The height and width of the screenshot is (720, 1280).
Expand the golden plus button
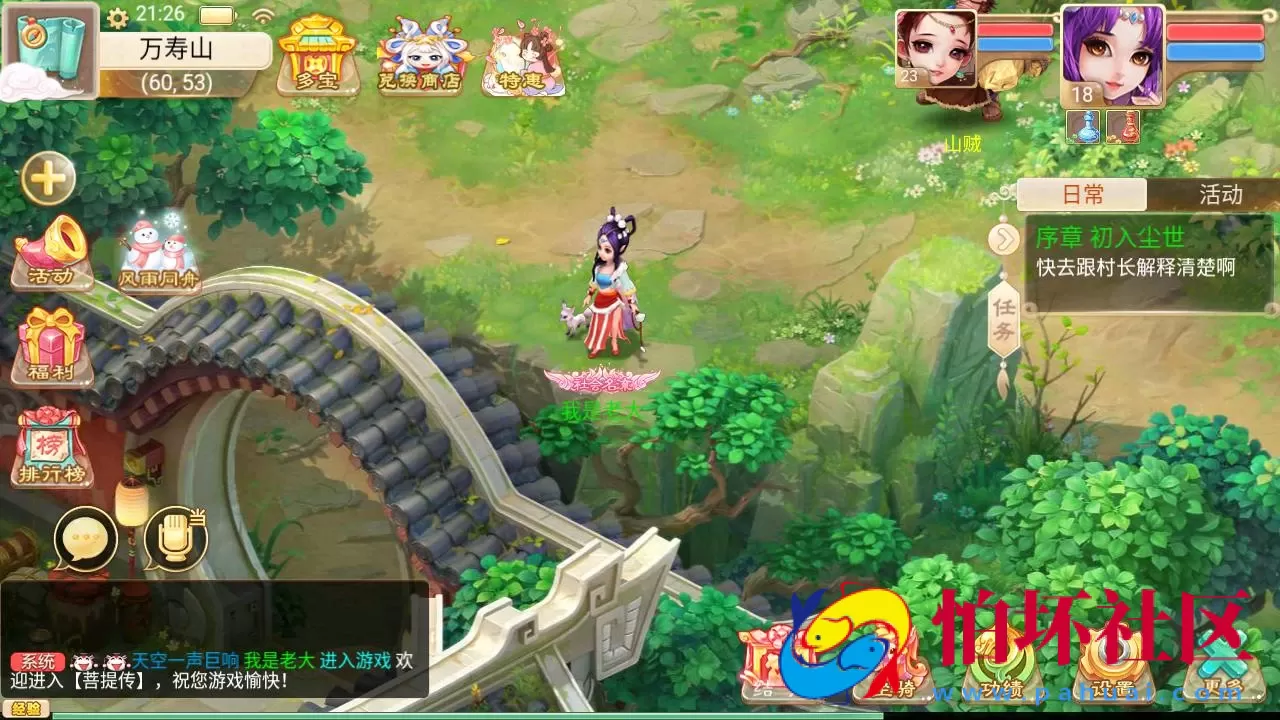tap(48, 179)
